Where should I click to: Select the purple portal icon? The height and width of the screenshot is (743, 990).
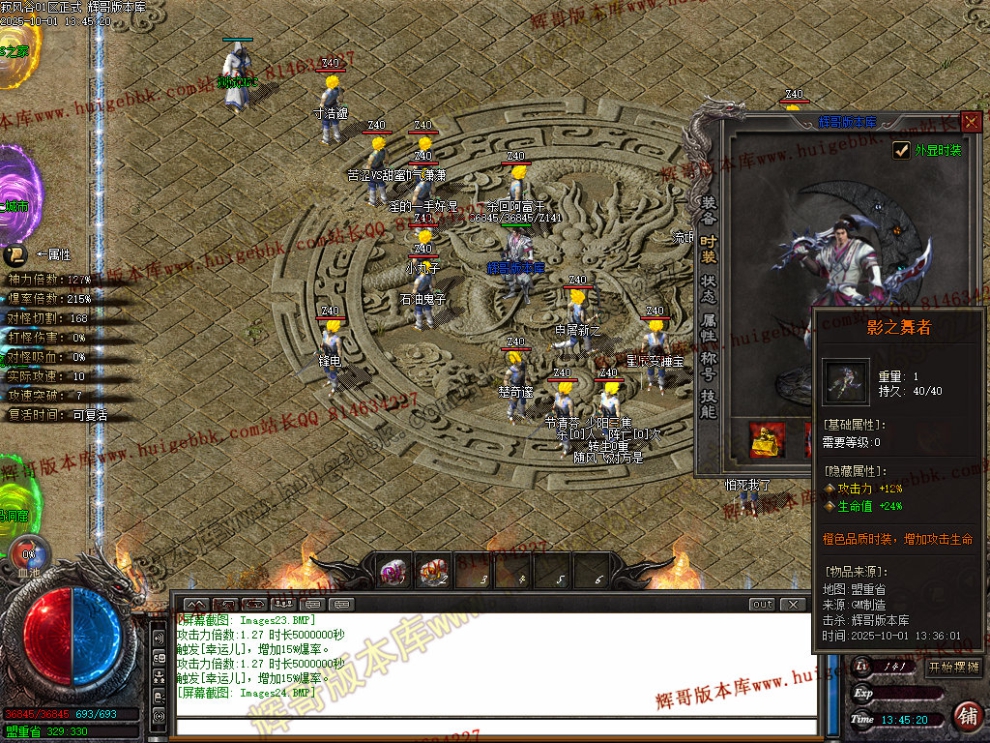click(18, 195)
